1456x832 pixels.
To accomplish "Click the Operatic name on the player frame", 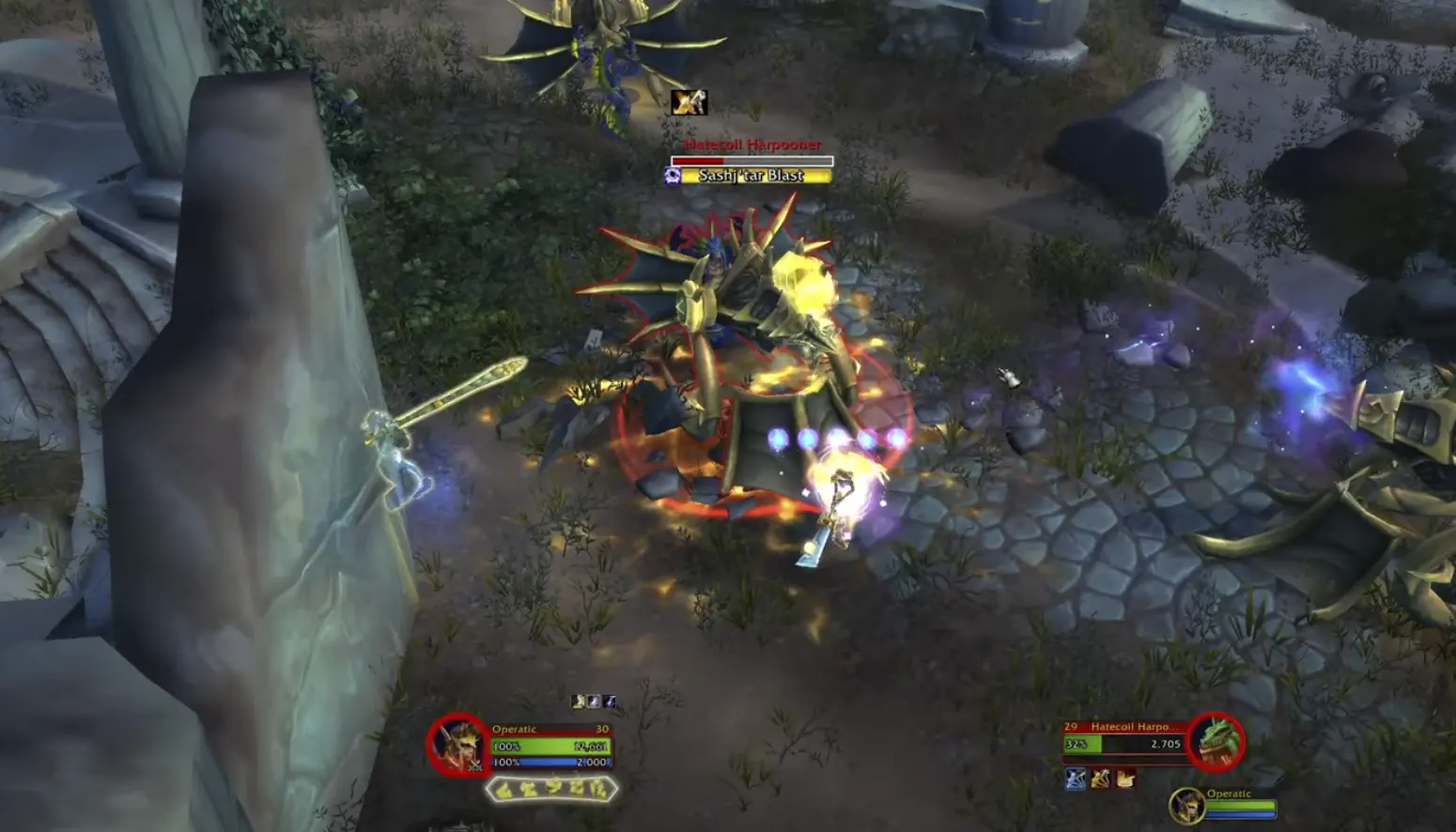I will click(514, 729).
